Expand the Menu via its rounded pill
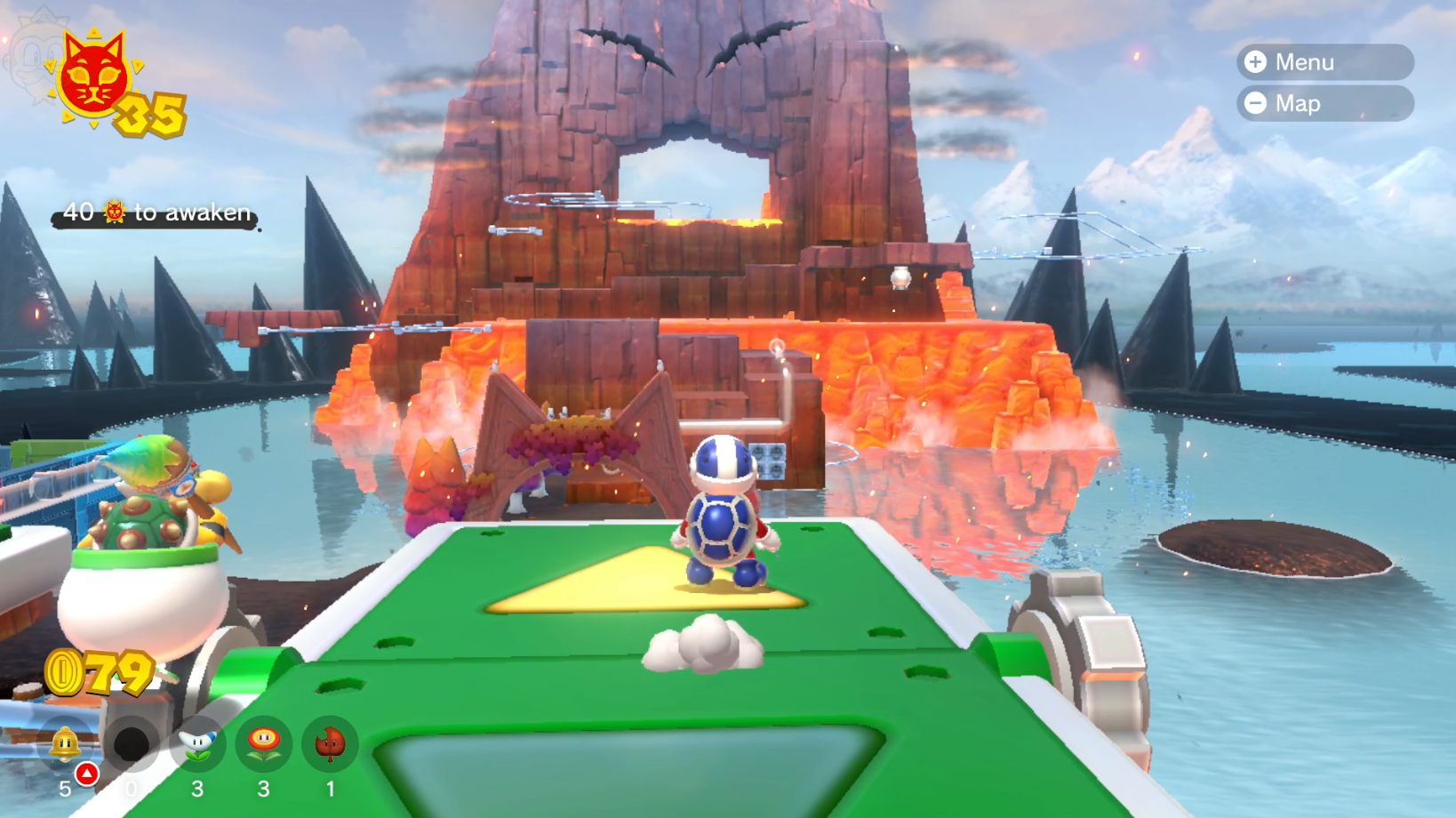Image resolution: width=1456 pixels, height=818 pixels. [x=1324, y=62]
